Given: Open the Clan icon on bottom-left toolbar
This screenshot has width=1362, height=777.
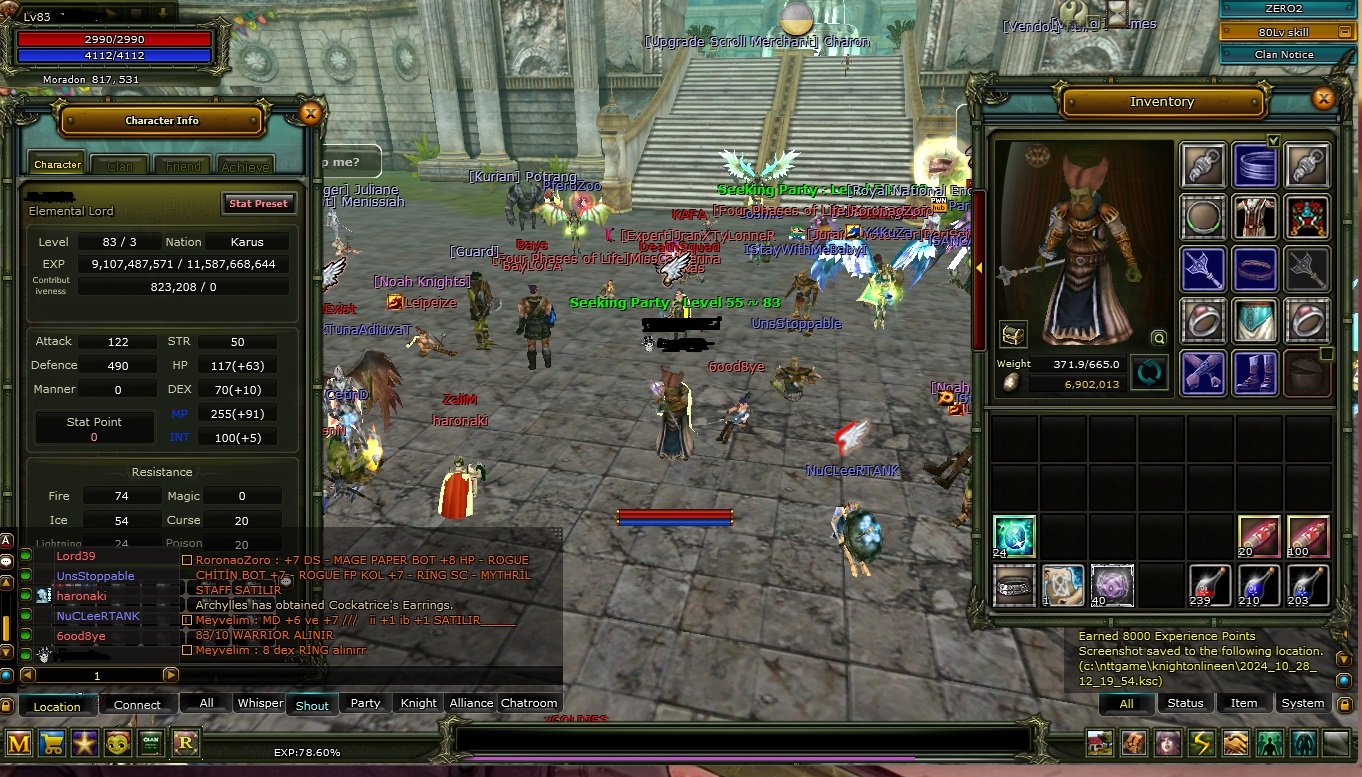Looking at the screenshot, I should (151, 743).
